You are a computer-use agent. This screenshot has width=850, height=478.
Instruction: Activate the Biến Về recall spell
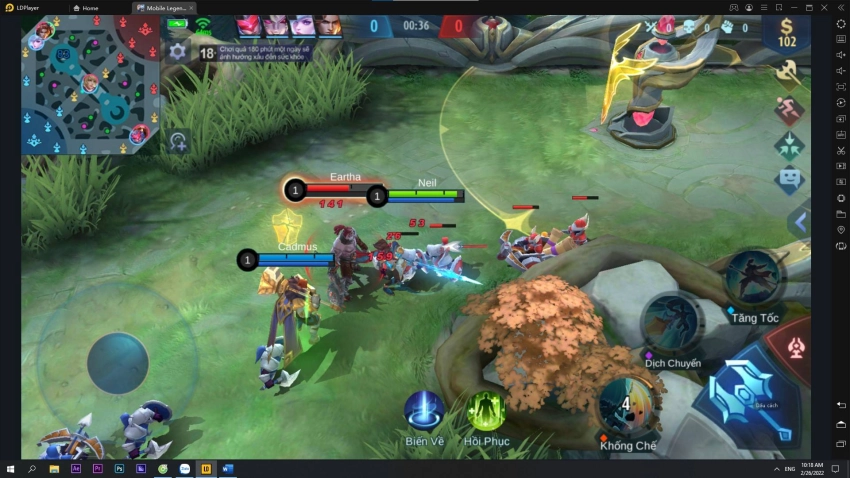(x=424, y=411)
